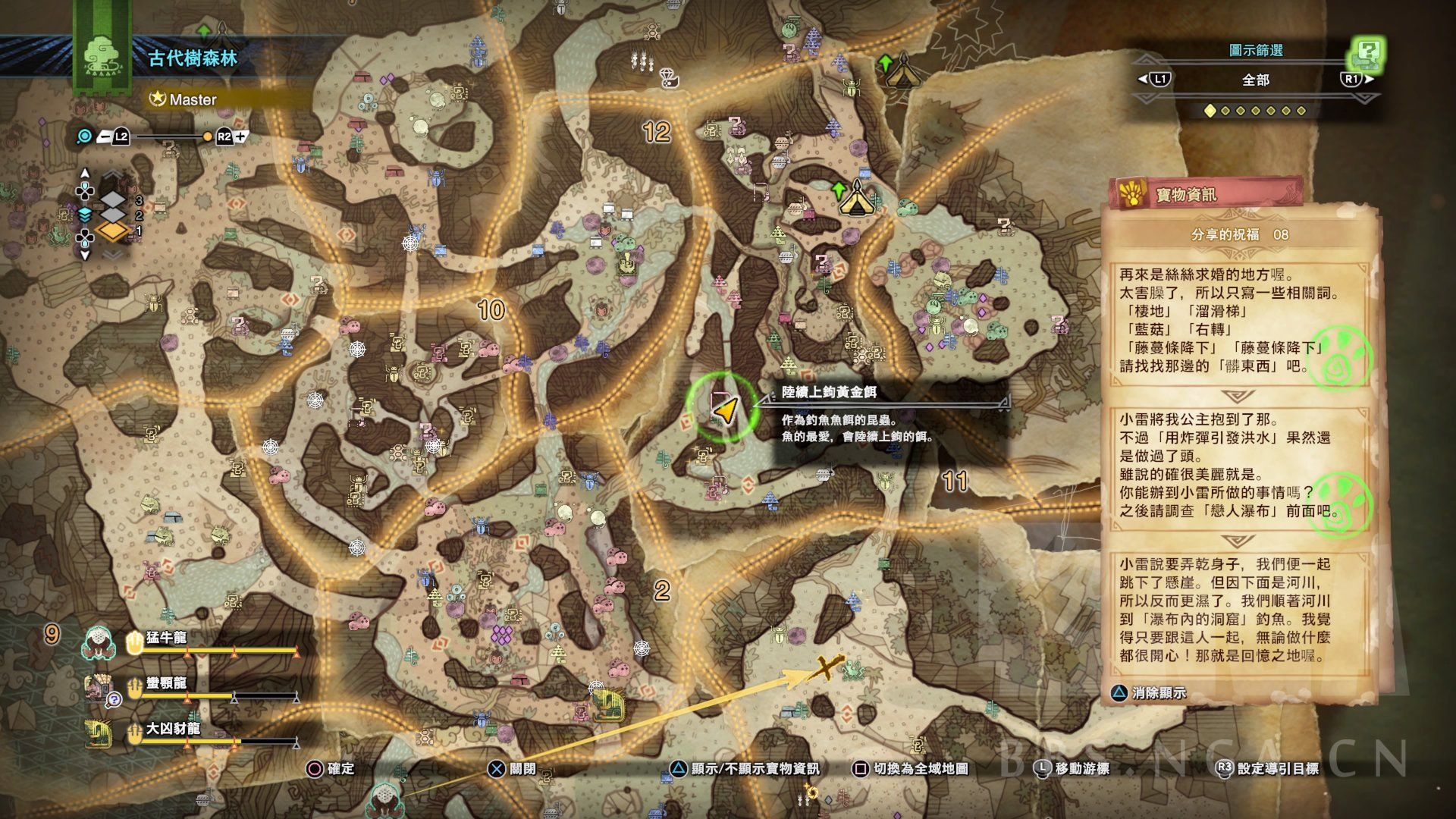1456x819 pixels.
Task: Click the zoom slider's orange handle
Action: 207,137
